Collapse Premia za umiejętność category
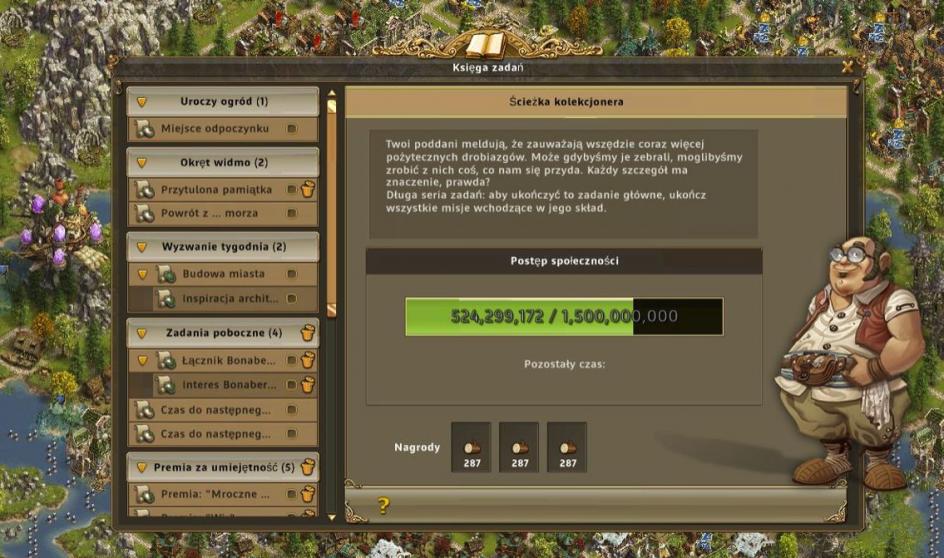 click(142, 468)
